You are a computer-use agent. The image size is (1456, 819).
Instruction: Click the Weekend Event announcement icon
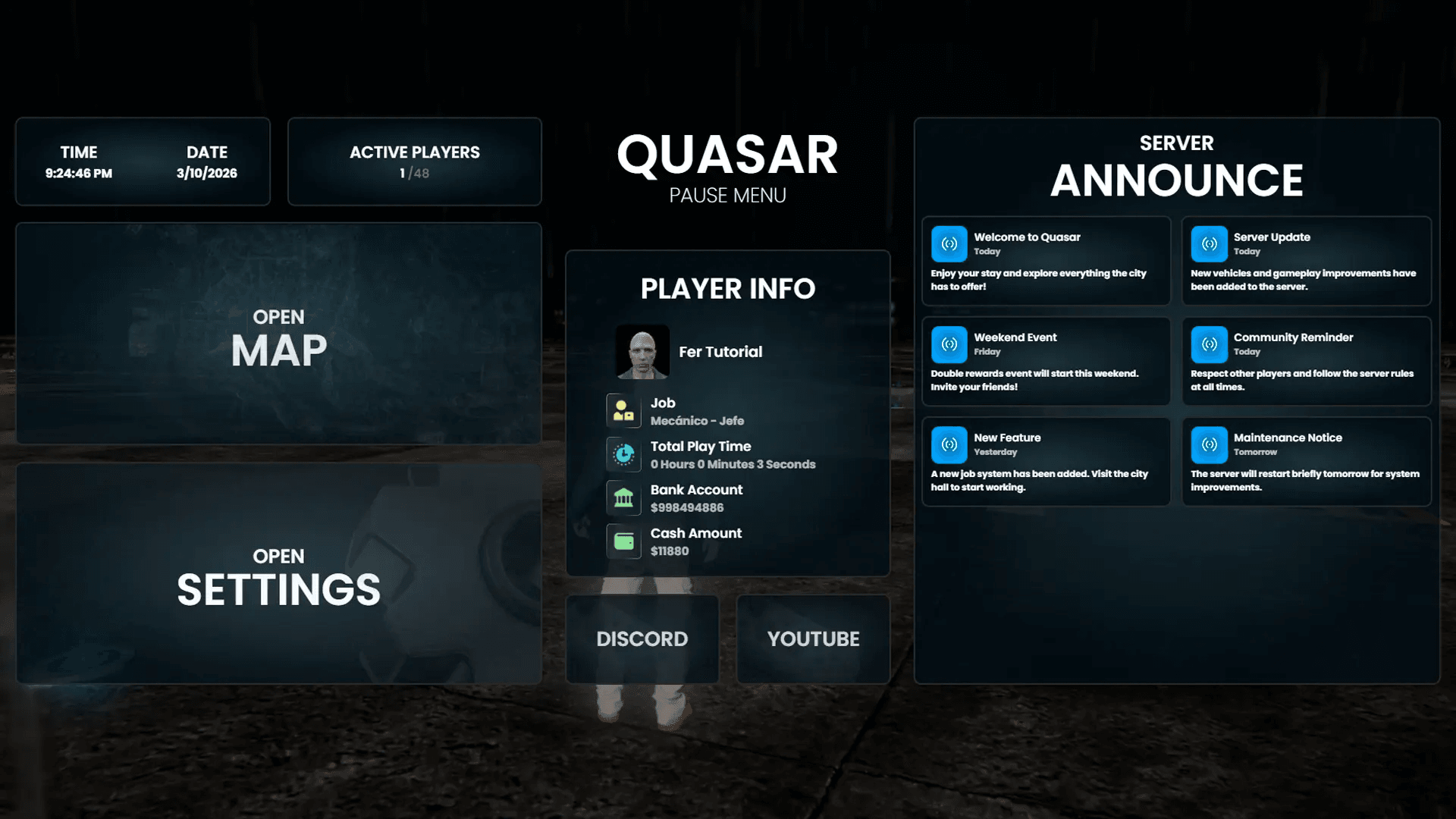click(x=949, y=344)
